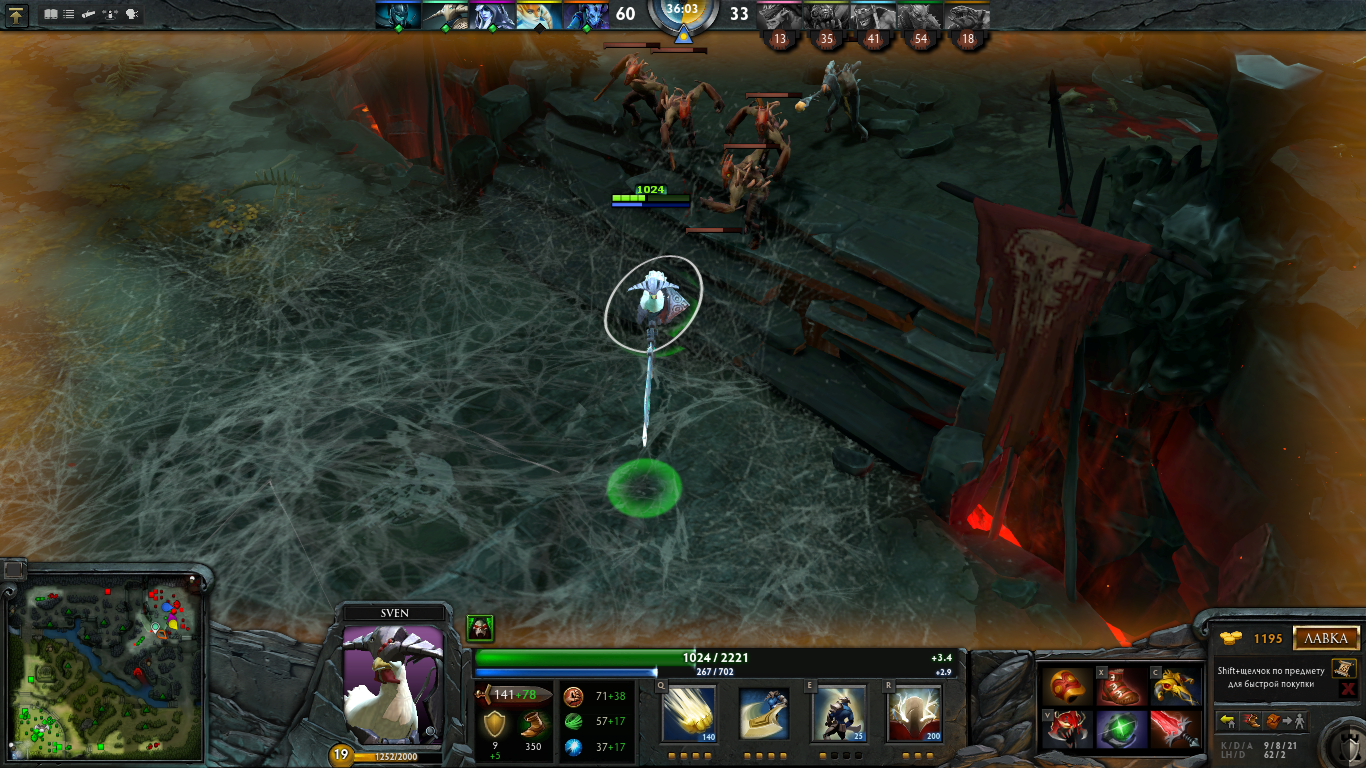Select the Great Cleave ability icon
Screen dimensions: 1366x768
[x=764, y=714]
